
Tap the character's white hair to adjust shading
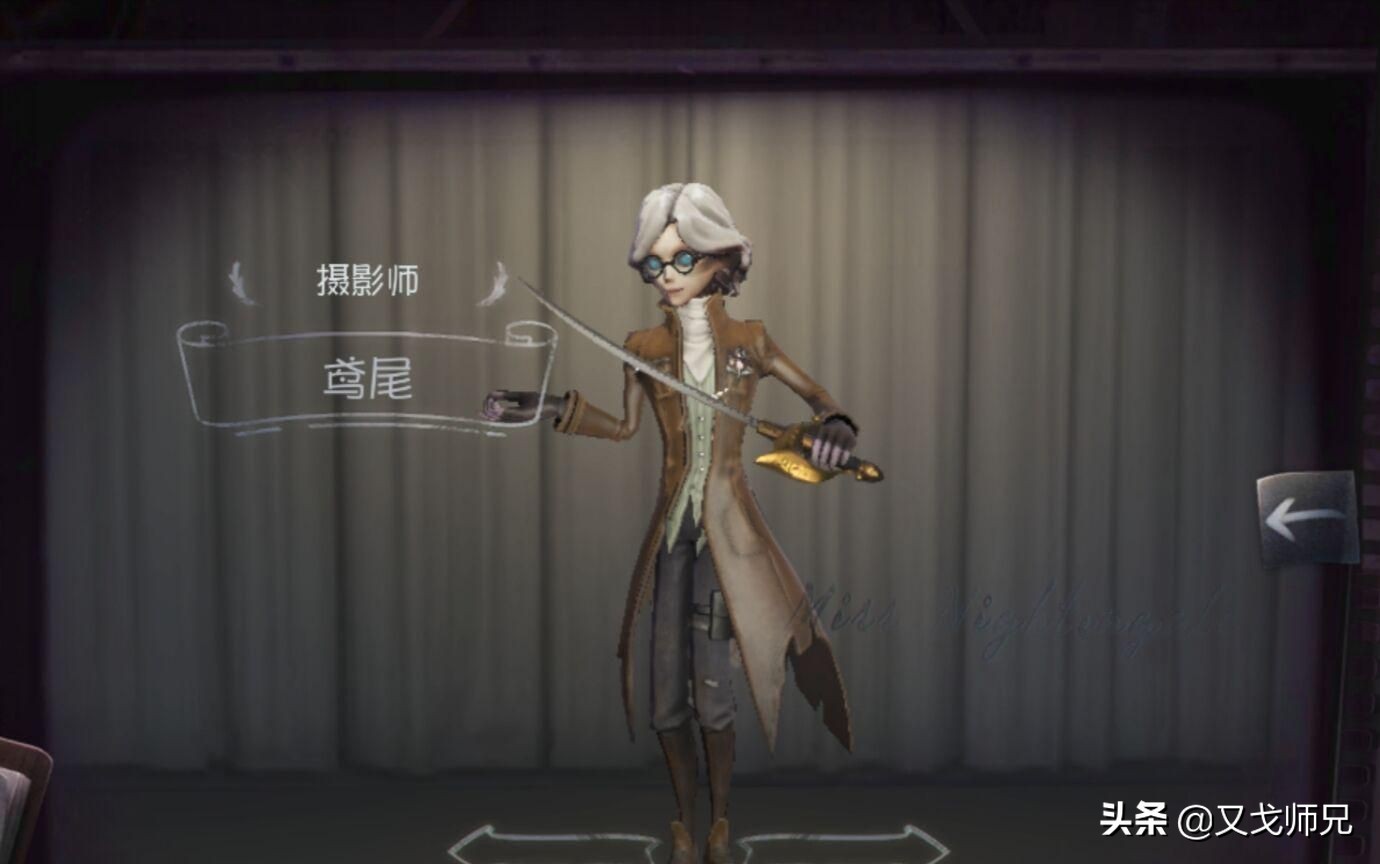[690, 210]
